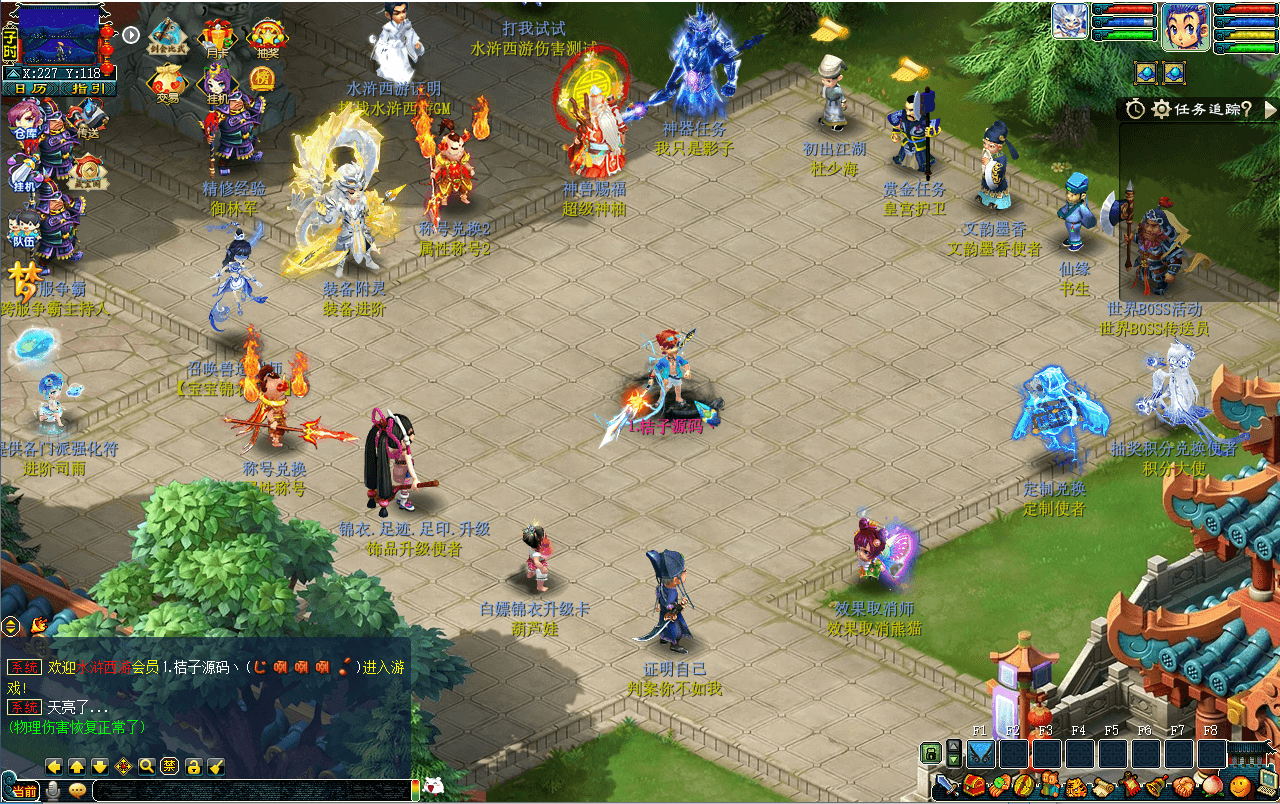This screenshot has width=1280, height=804.
Task: Toggle the green hotbar lock button
Action: (931, 752)
